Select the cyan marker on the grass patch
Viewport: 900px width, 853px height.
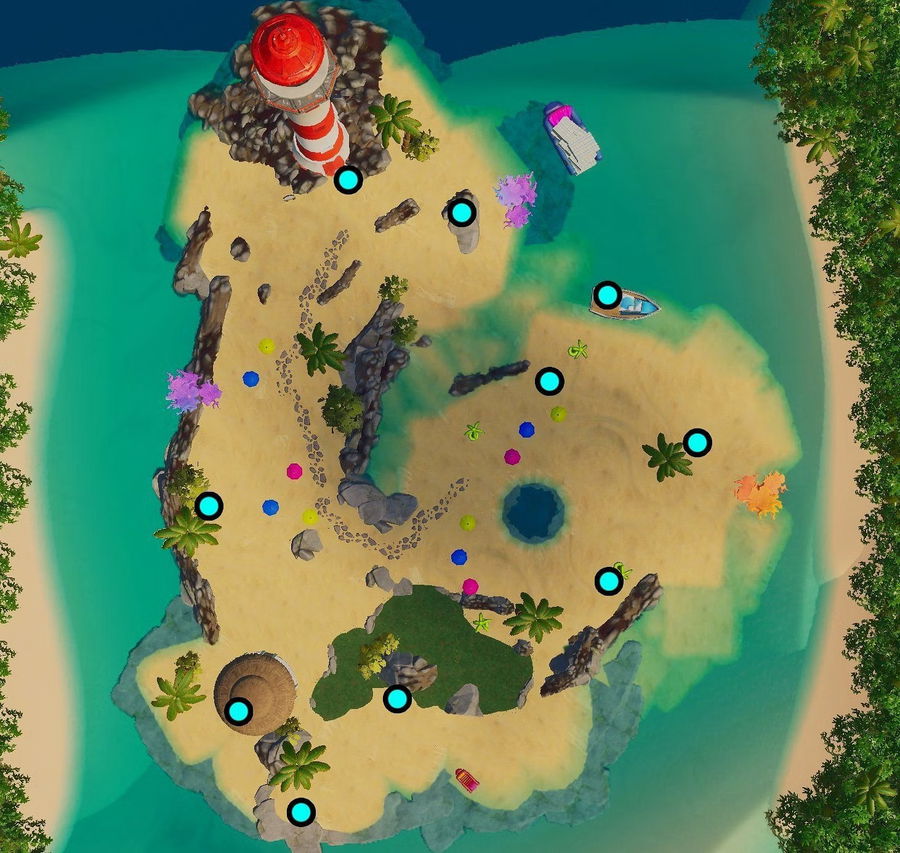tap(397, 699)
